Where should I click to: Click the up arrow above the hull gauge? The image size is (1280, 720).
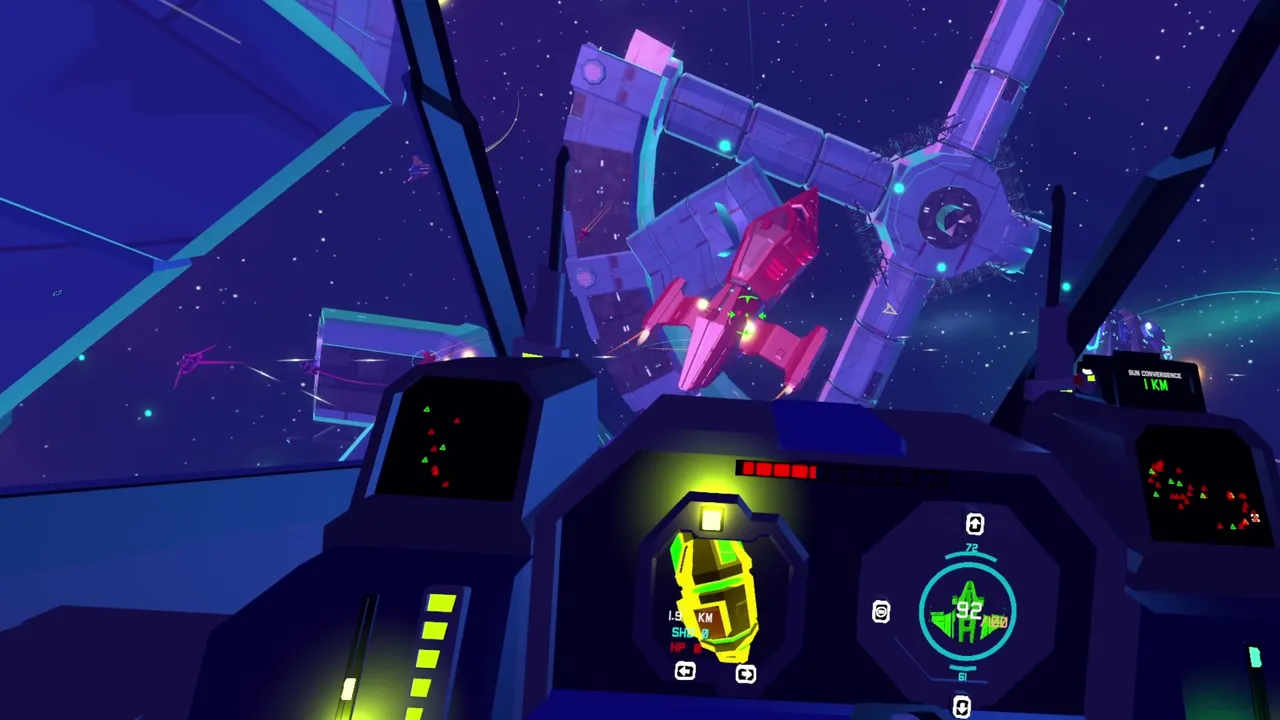click(x=974, y=523)
